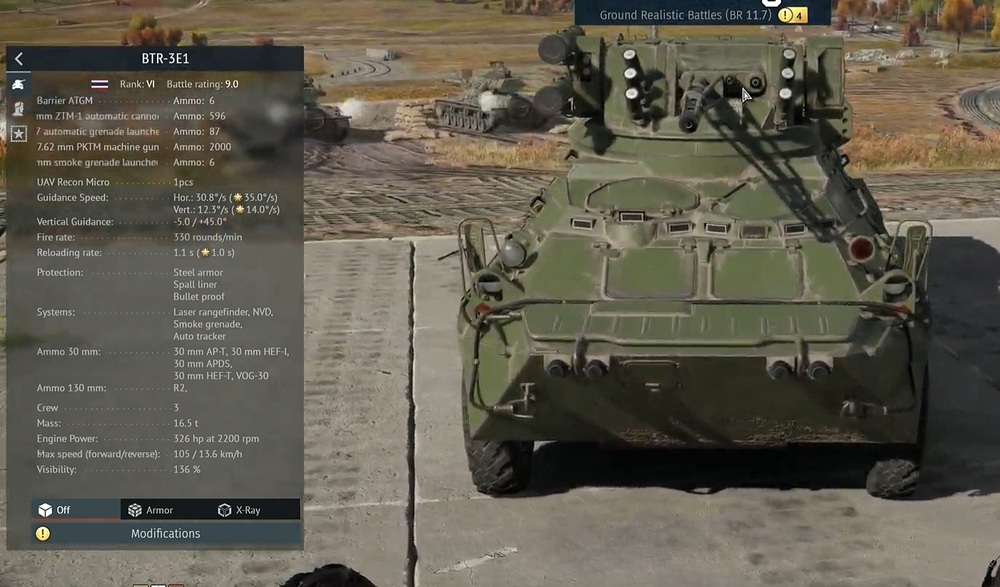Viewport: 1000px width, 587px height.
Task: Select the tank vehicle info tab
Action: (x=18, y=84)
